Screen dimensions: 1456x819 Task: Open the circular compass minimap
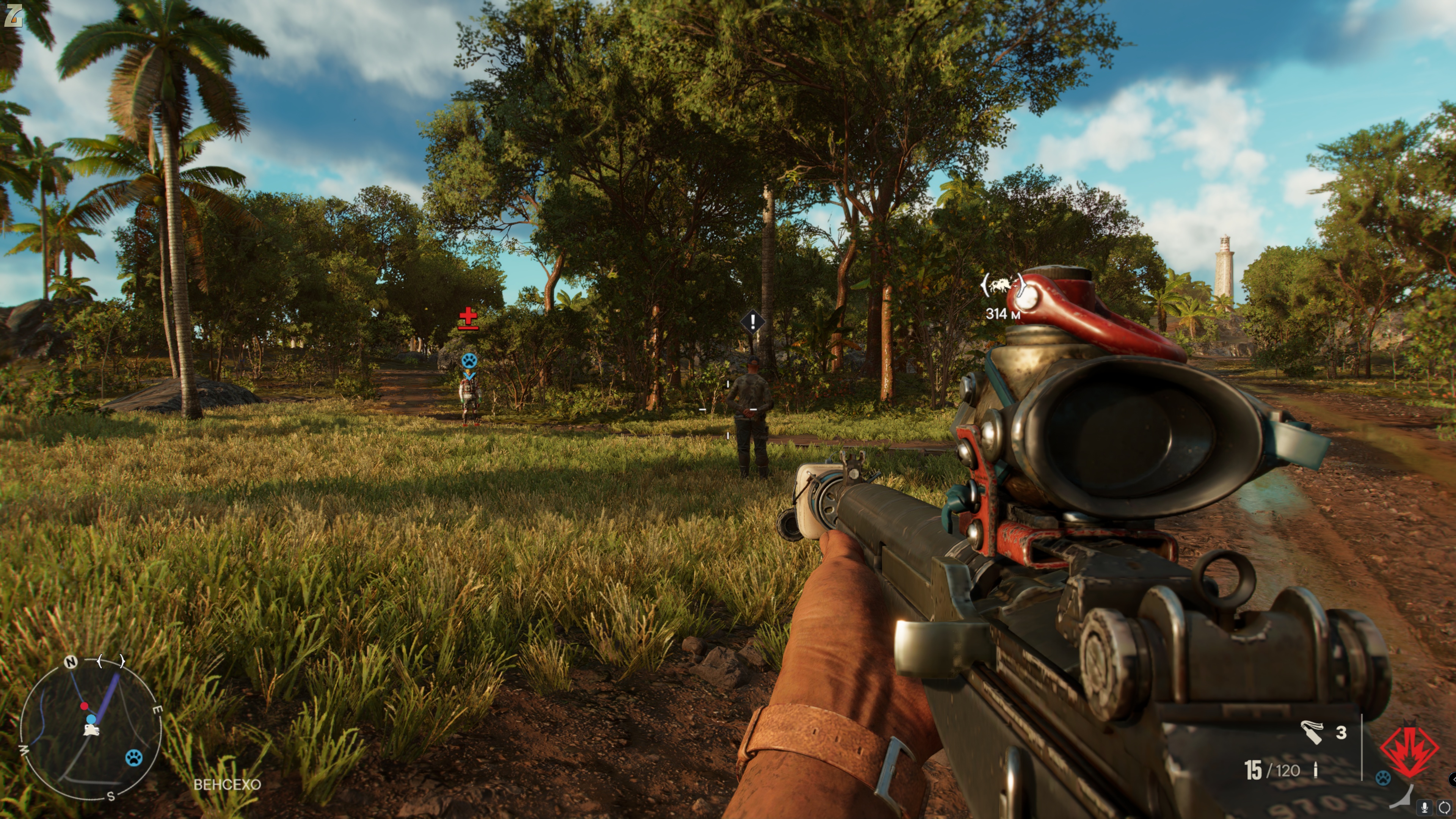coord(91,729)
